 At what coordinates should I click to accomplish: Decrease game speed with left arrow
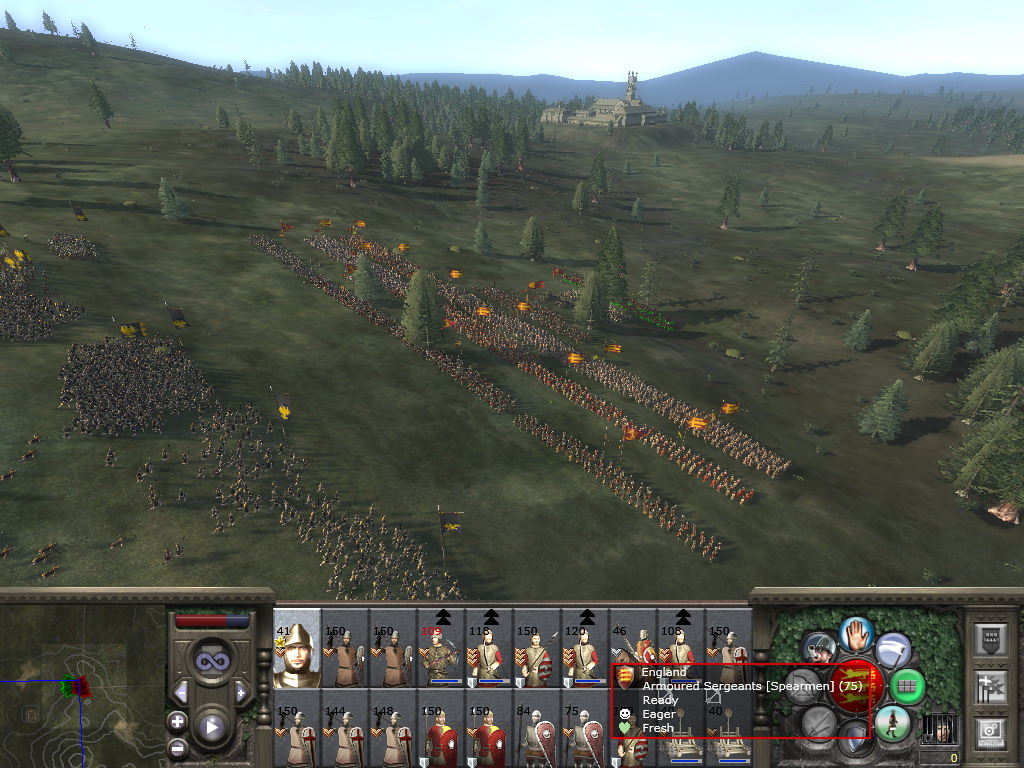click(181, 692)
